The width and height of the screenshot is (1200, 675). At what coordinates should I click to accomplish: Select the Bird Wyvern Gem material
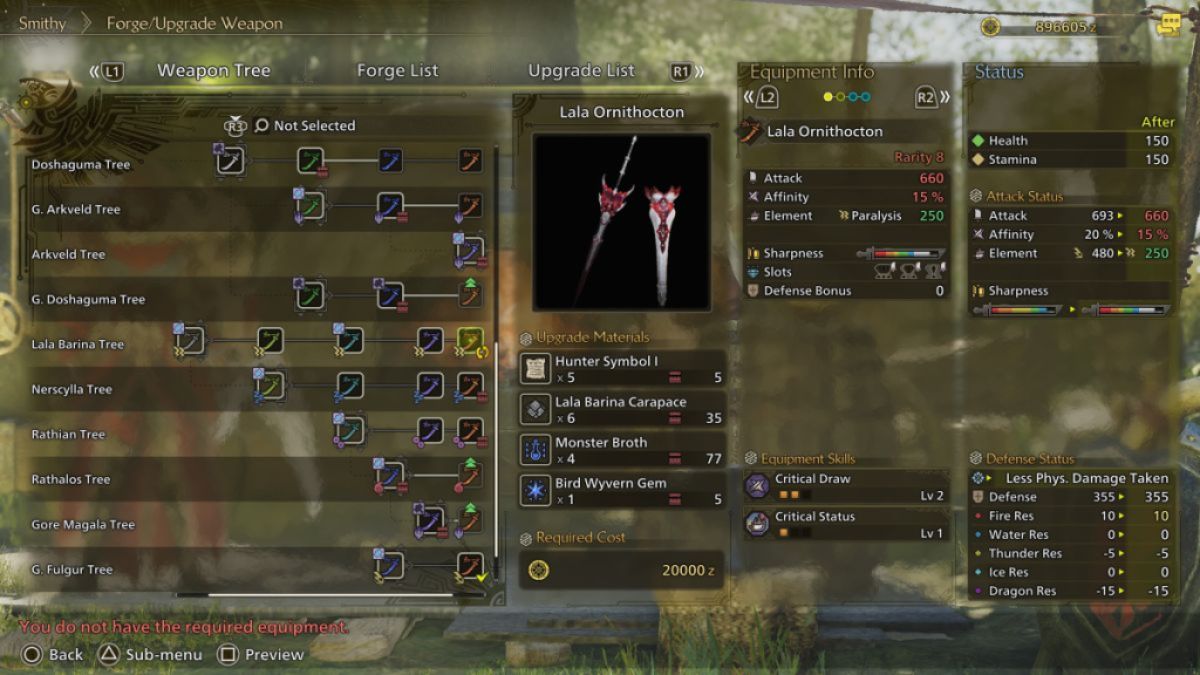(x=623, y=491)
